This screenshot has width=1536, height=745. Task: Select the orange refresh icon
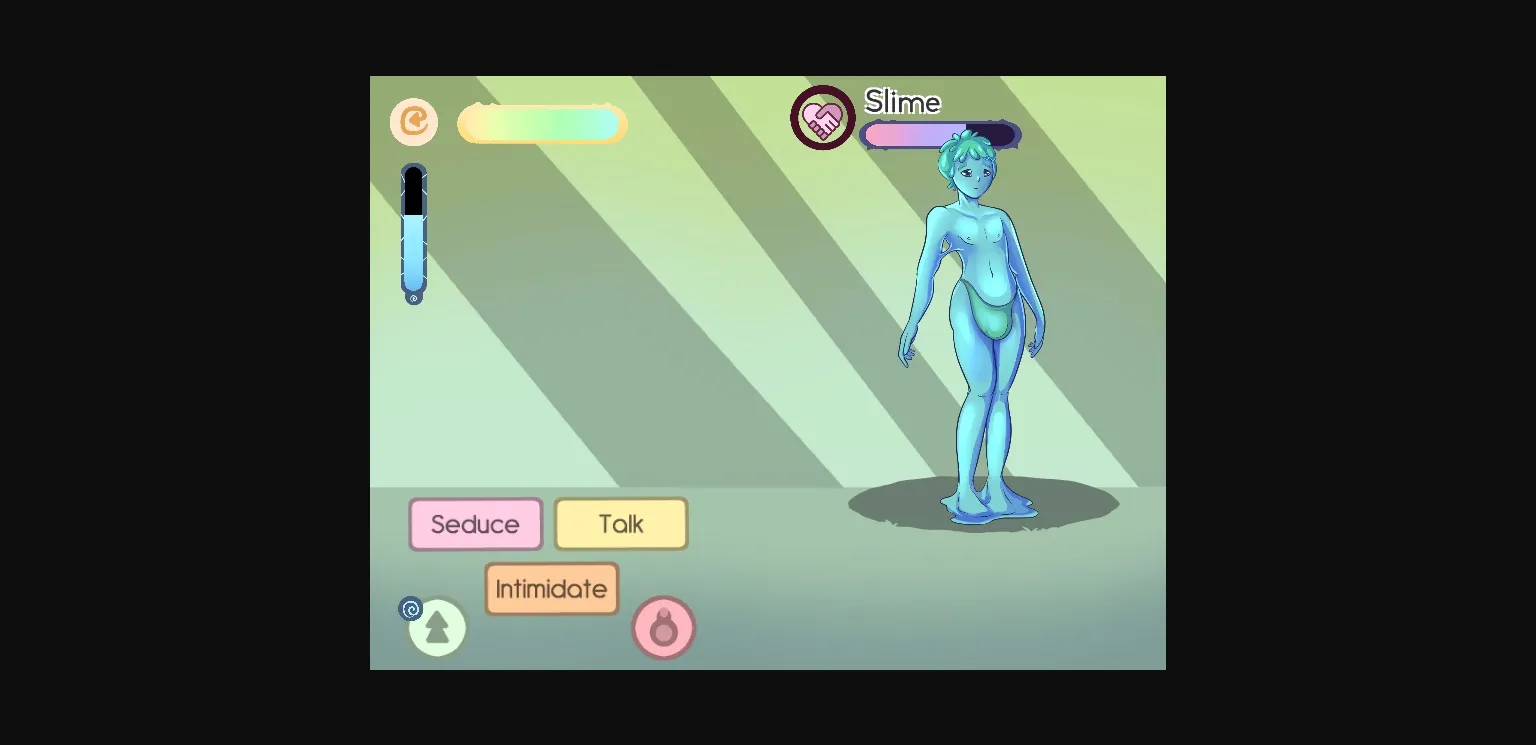tap(413, 122)
